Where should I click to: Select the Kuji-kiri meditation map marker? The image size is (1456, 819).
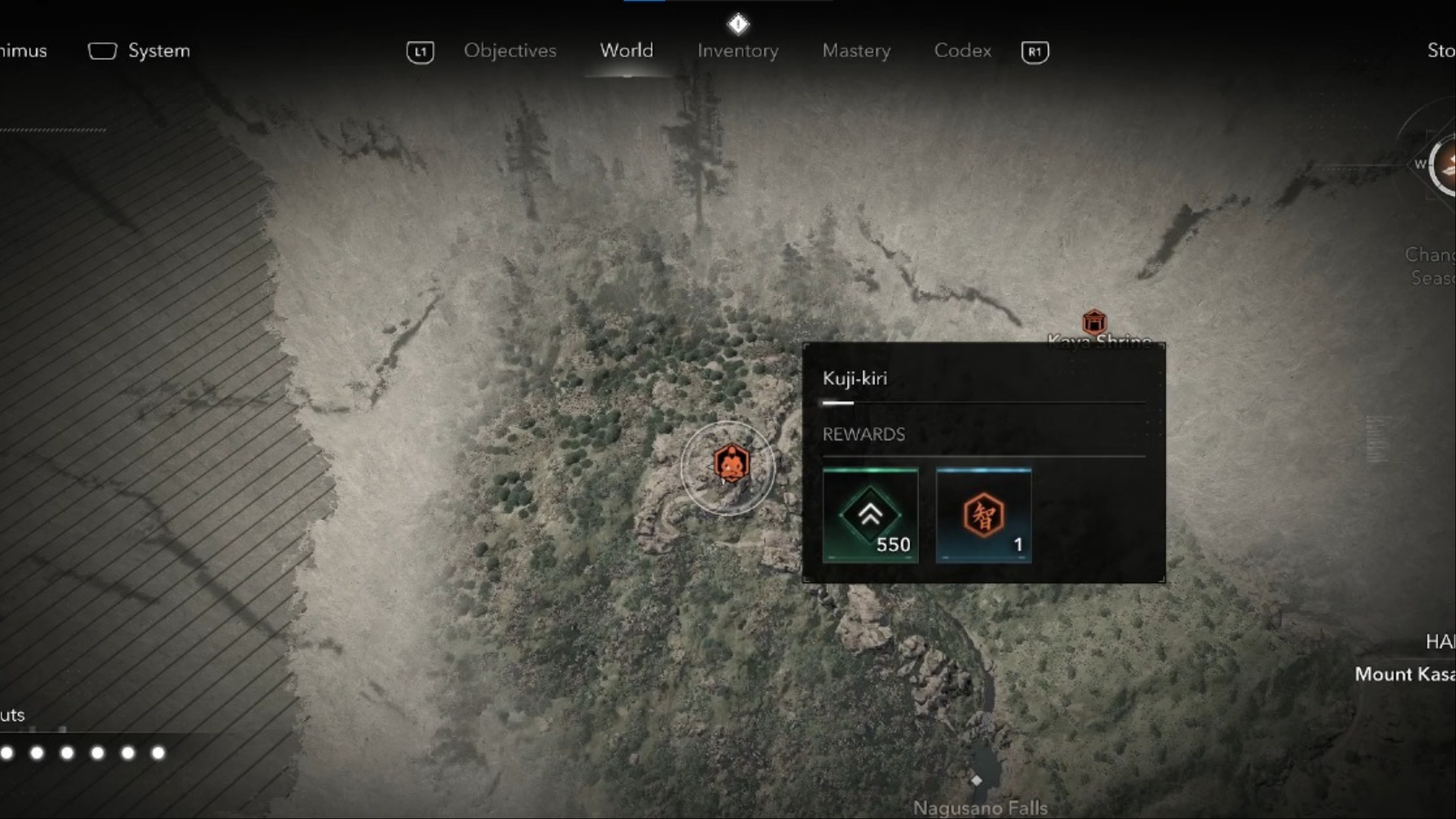click(x=731, y=464)
